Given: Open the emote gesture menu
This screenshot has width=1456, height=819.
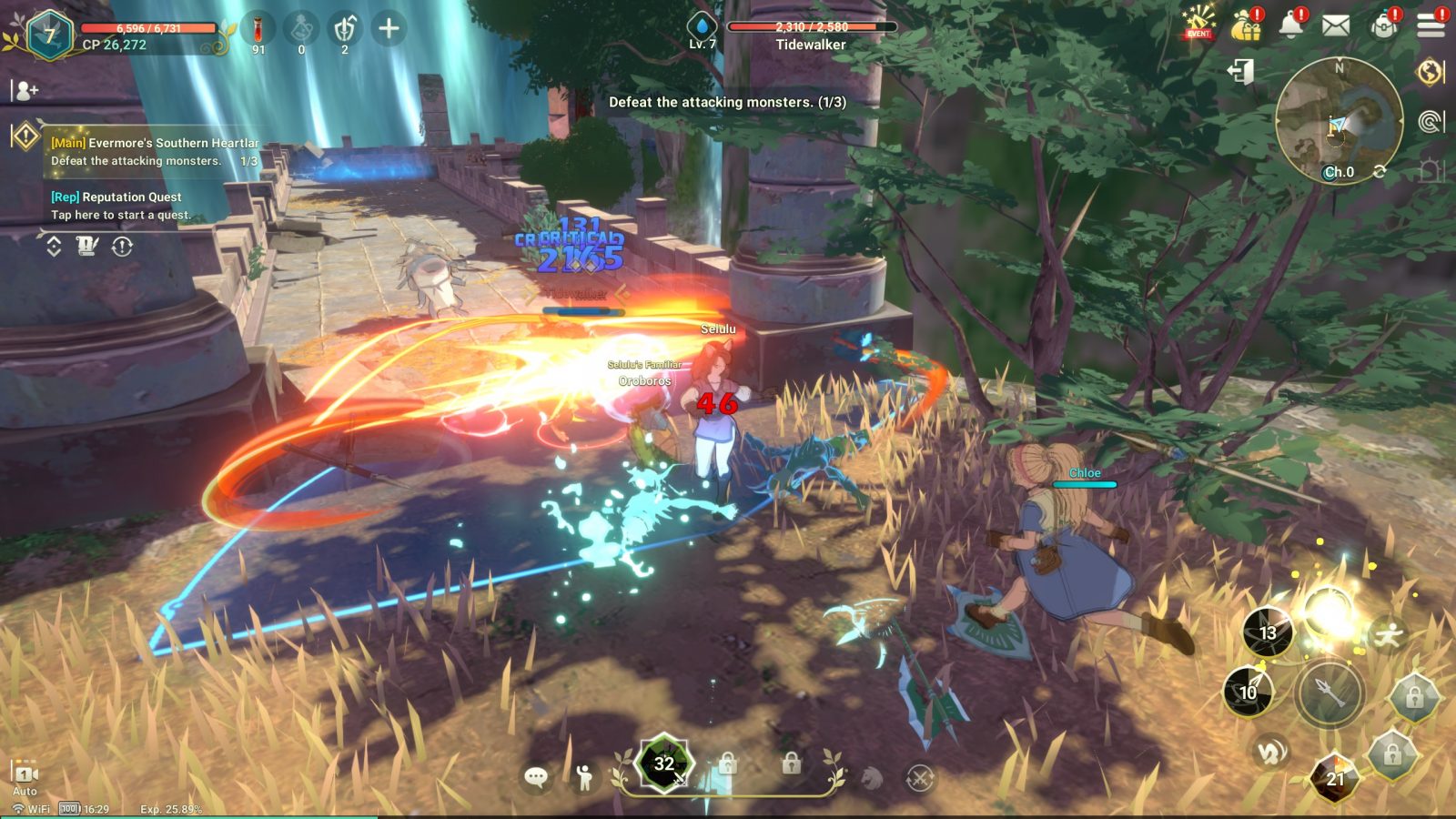Looking at the screenshot, I should click(584, 777).
